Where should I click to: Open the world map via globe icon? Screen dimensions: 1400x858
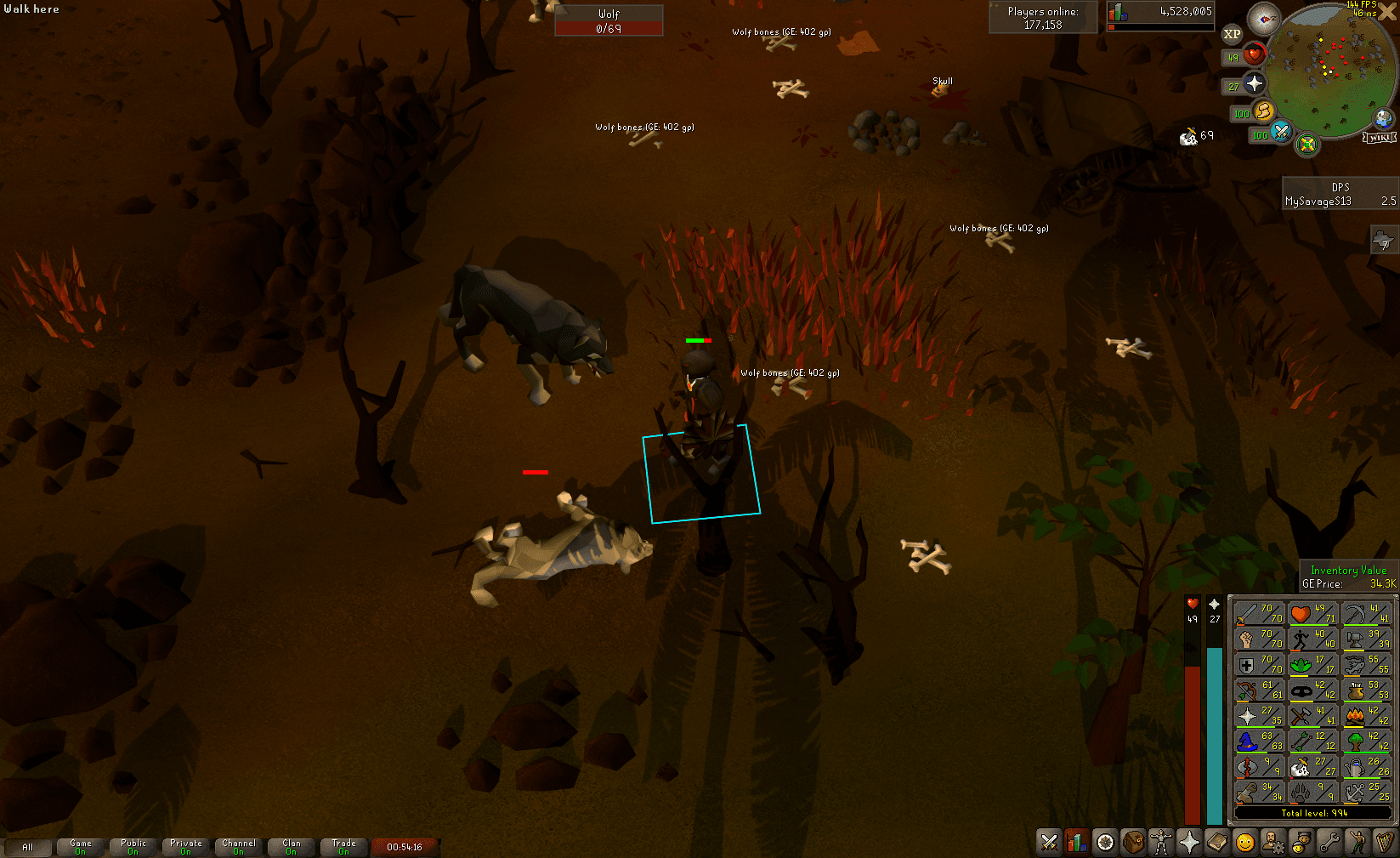(1382, 116)
